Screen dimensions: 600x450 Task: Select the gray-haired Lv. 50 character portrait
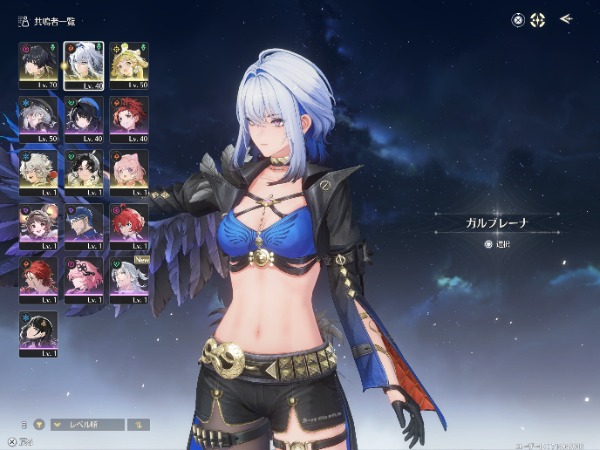pyautogui.click(x=38, y=119)
